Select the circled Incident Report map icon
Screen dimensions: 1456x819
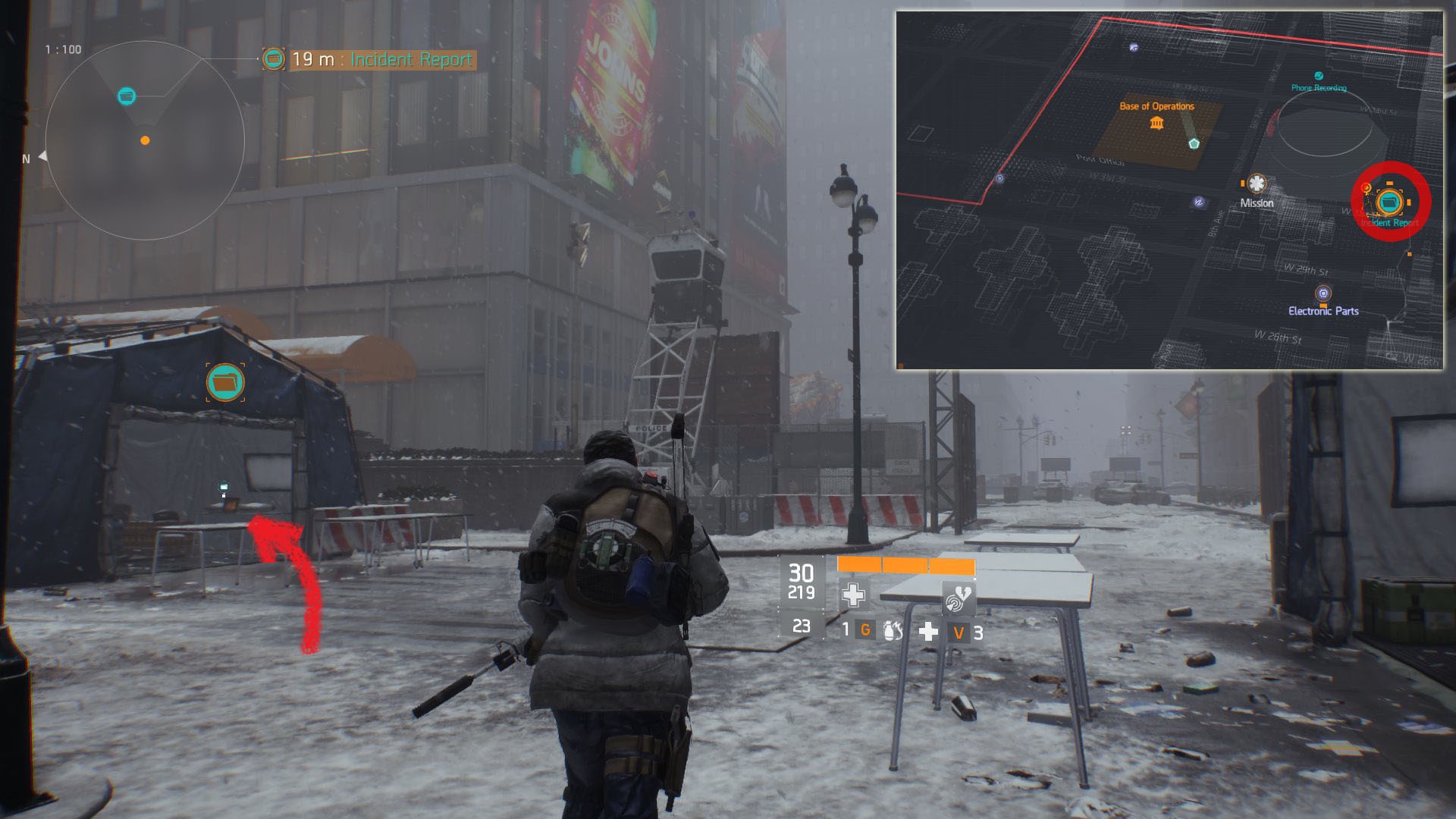pyautogui.click(x=1389, y=202)
